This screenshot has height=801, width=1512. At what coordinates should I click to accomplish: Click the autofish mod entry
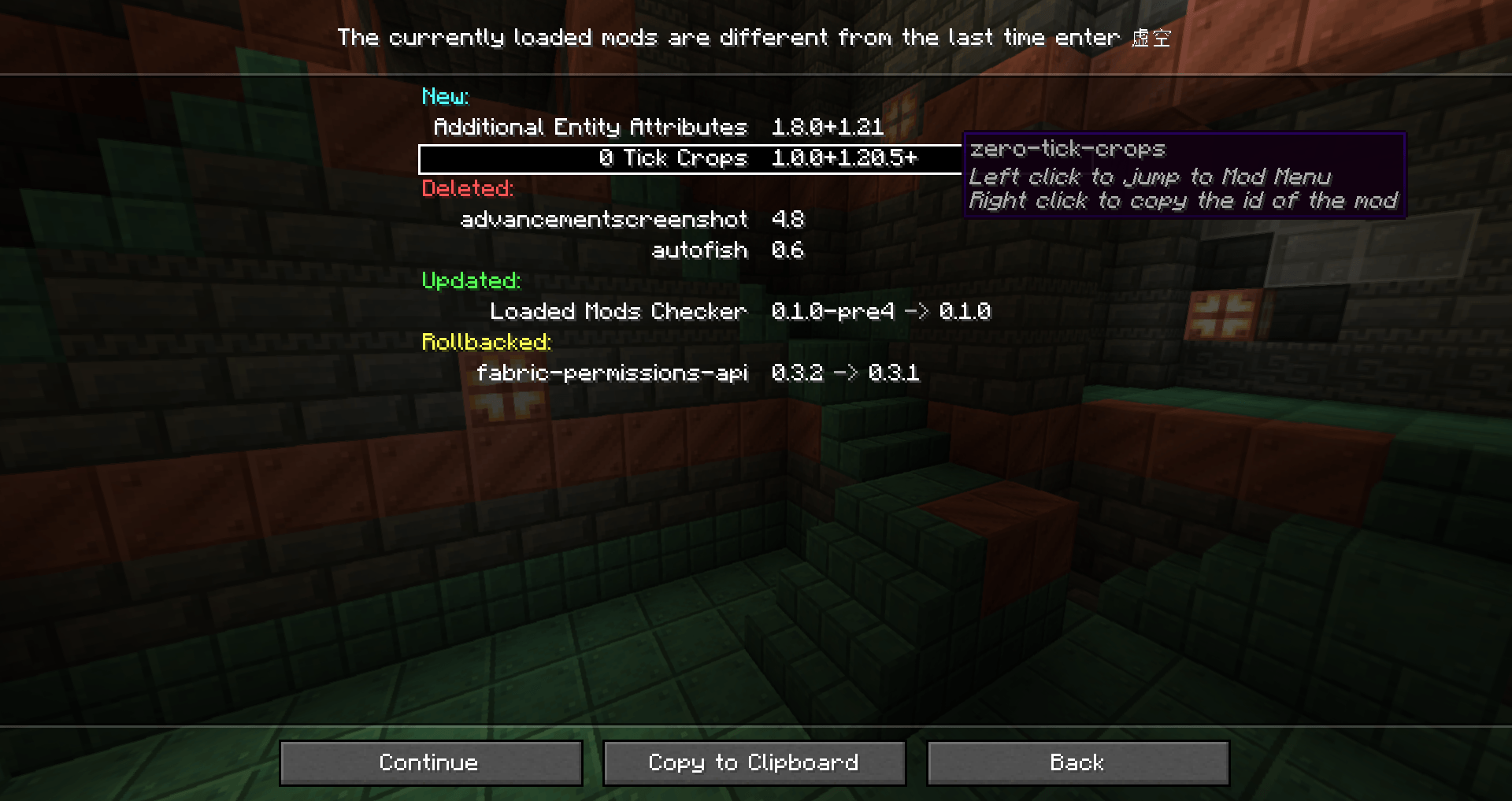click(x=699, y=250)
